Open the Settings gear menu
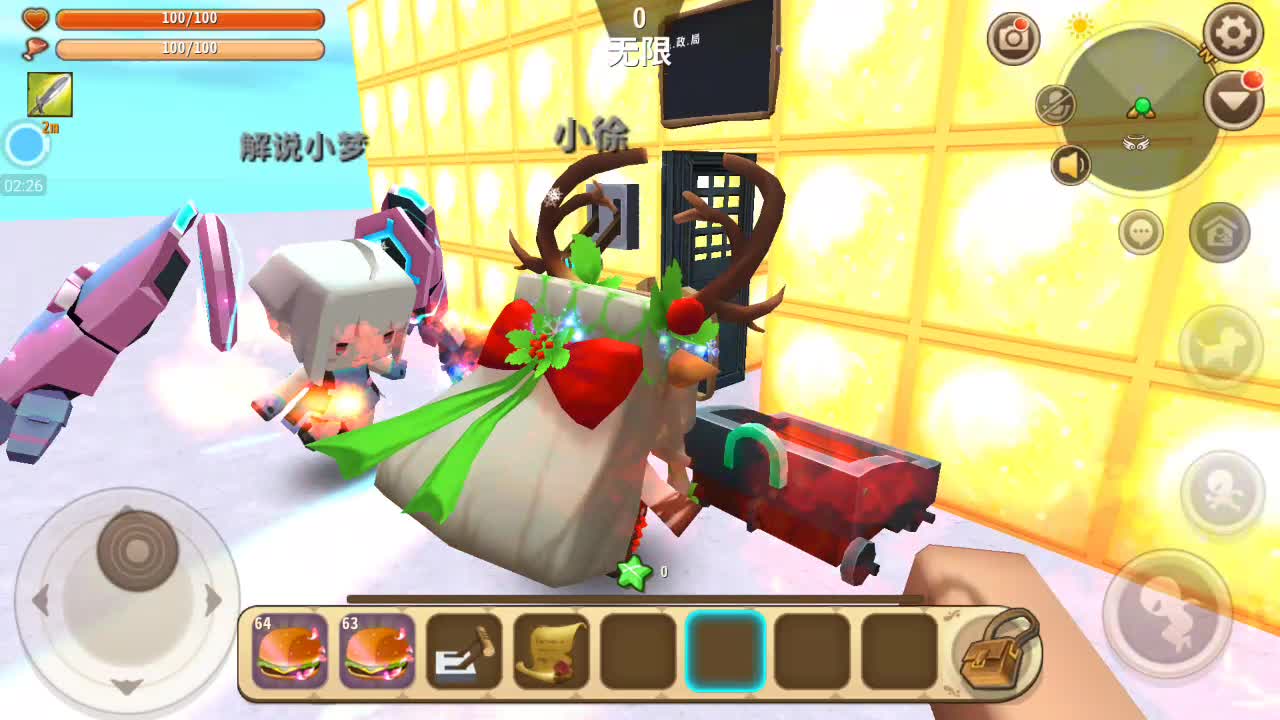This screenshot has width=1280, height=720. tap(1233, 32)
